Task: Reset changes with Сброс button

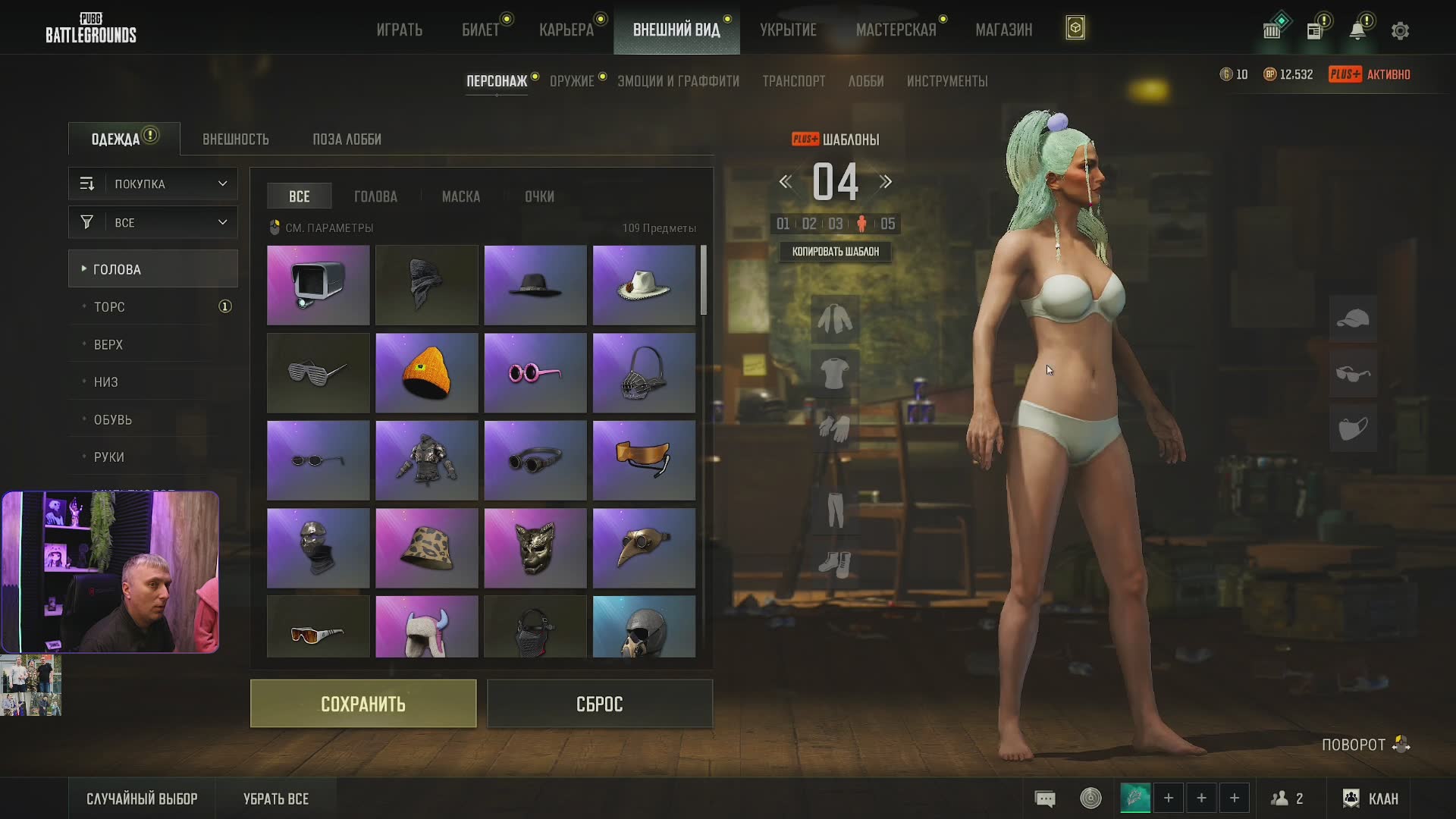Action: pos(599,704)
